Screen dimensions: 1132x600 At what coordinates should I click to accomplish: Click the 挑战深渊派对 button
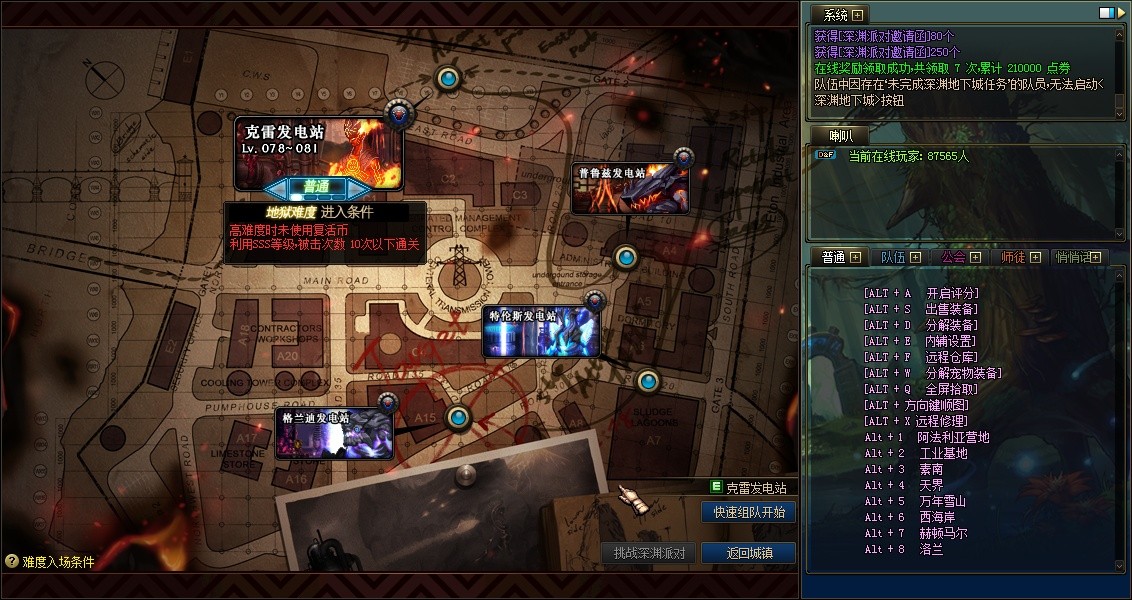tap(648, 553)
